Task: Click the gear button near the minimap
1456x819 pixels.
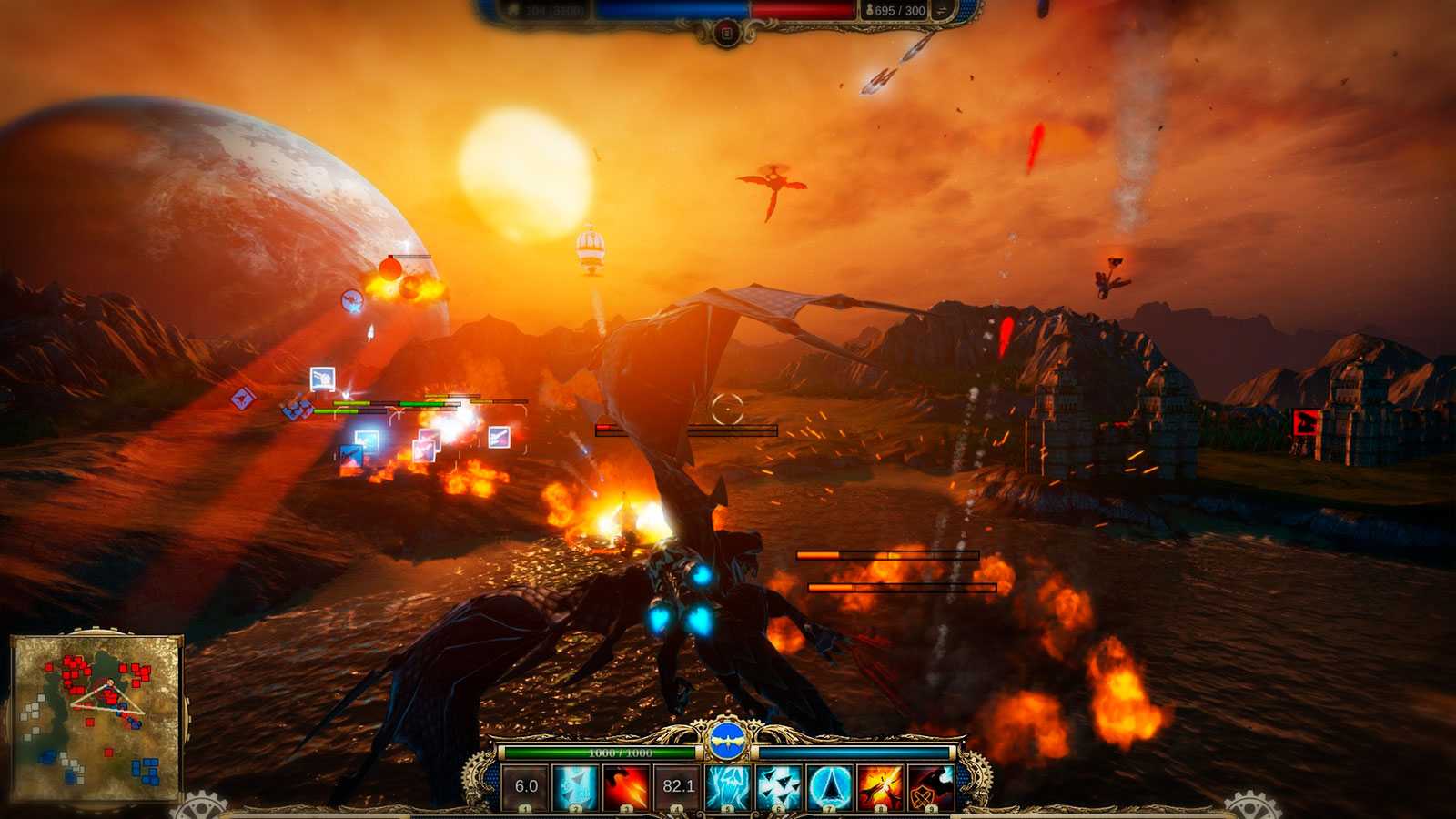Action: tap(198, 808)
